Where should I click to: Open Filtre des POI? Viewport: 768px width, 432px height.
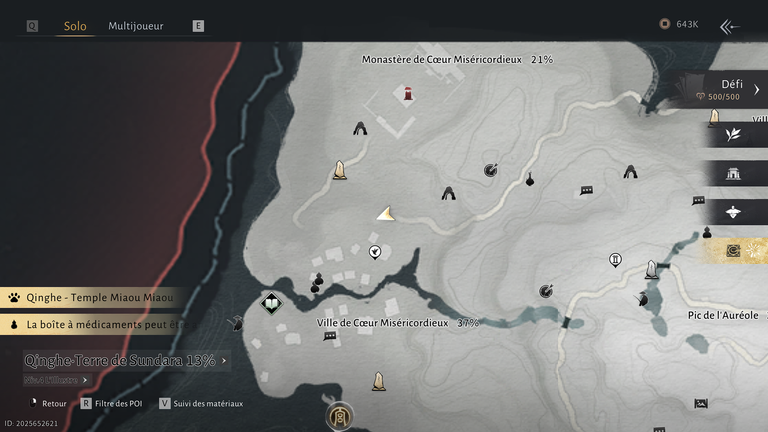pos(113,403)
